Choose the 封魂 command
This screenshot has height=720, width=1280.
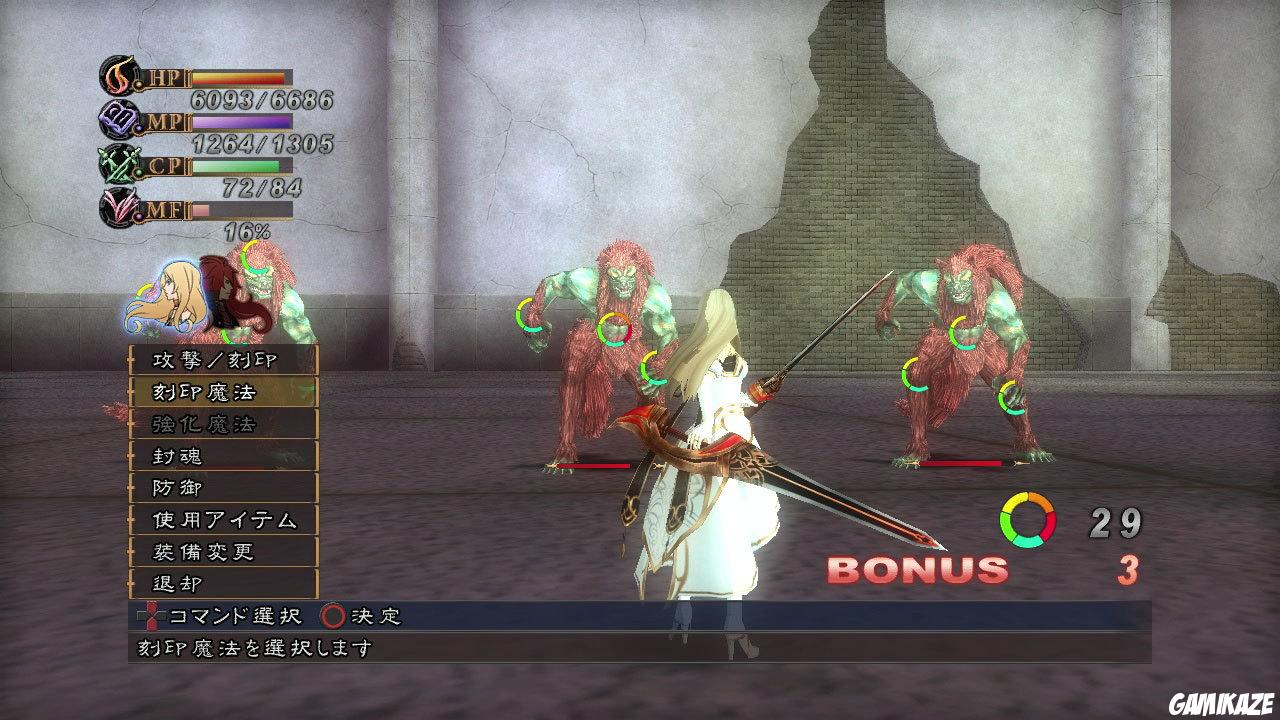(x=222, y=456)
